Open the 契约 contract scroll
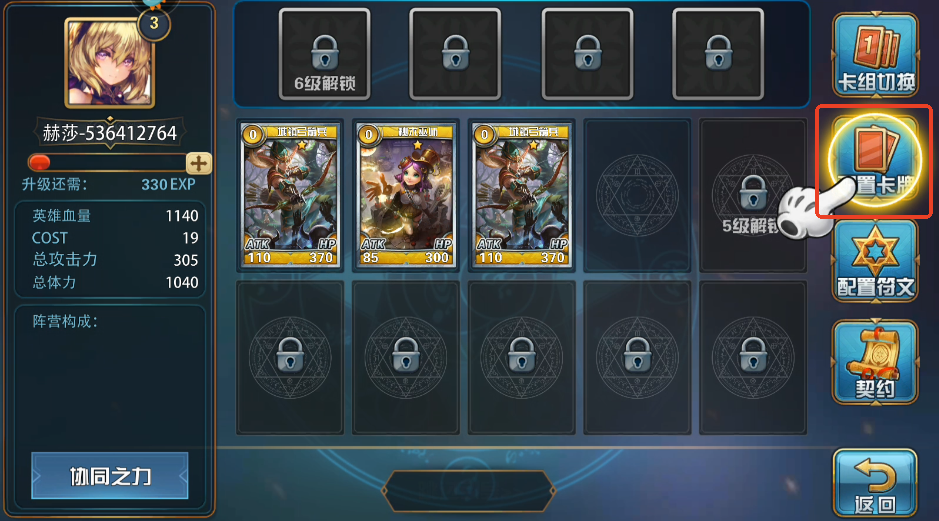This screenshot has height=521, width=939. point(875,362)
